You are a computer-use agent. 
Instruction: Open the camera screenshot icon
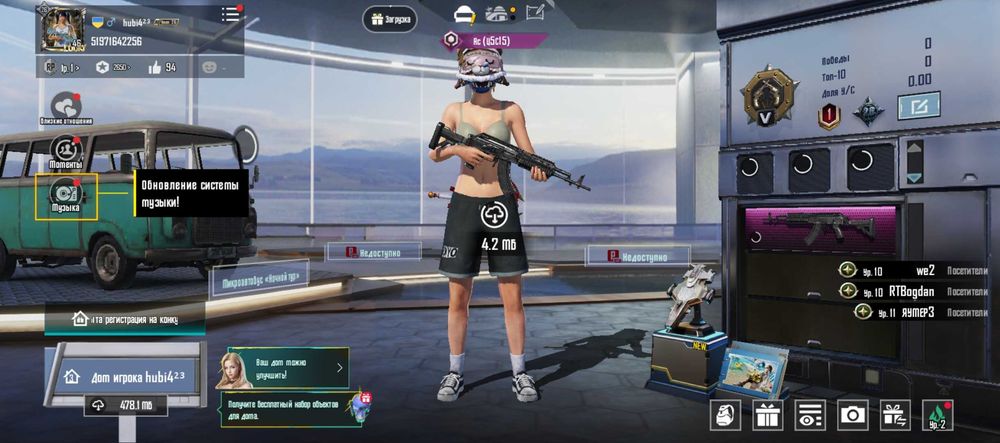coord(853,413)
